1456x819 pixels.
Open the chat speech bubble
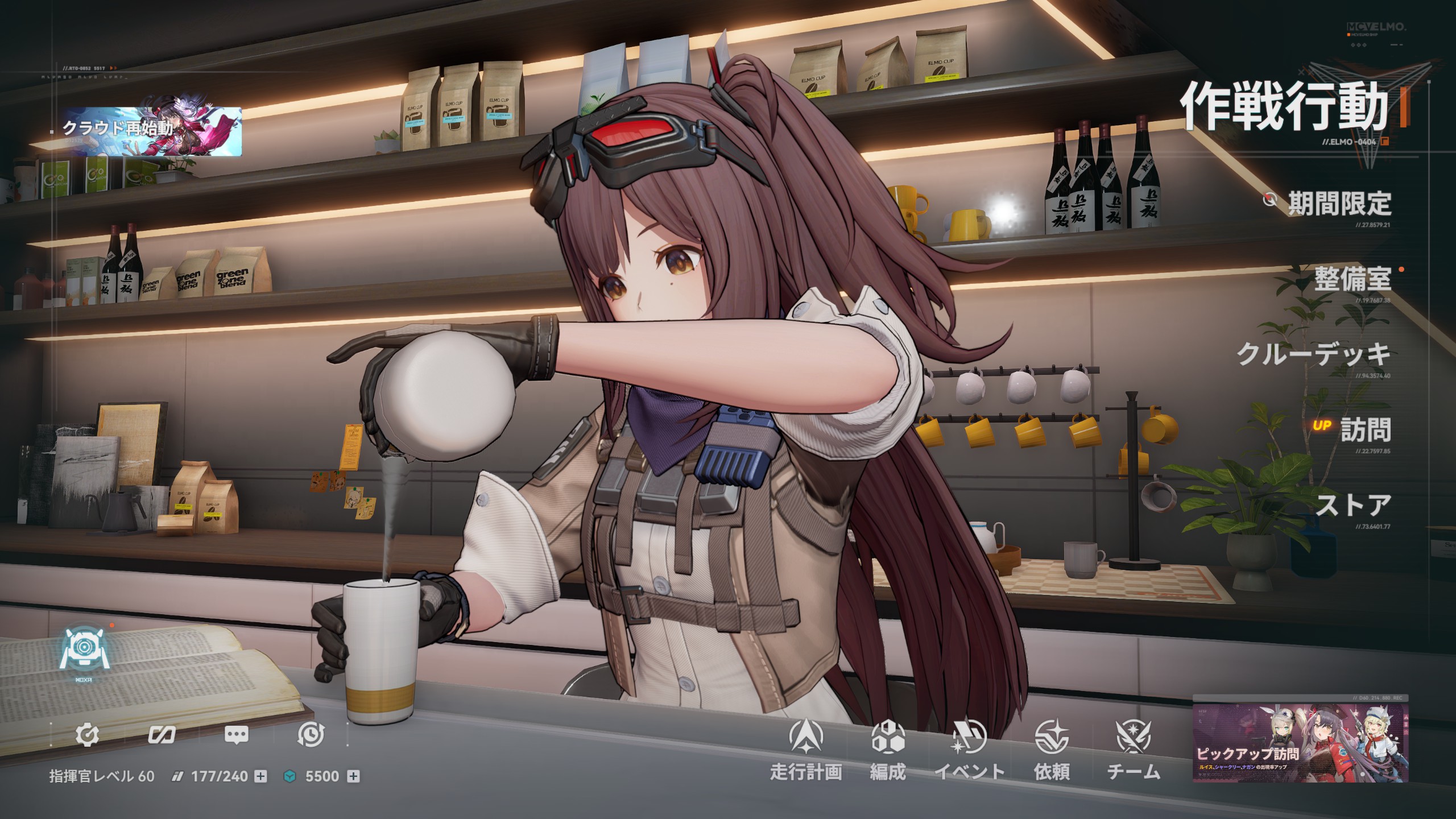237,735
